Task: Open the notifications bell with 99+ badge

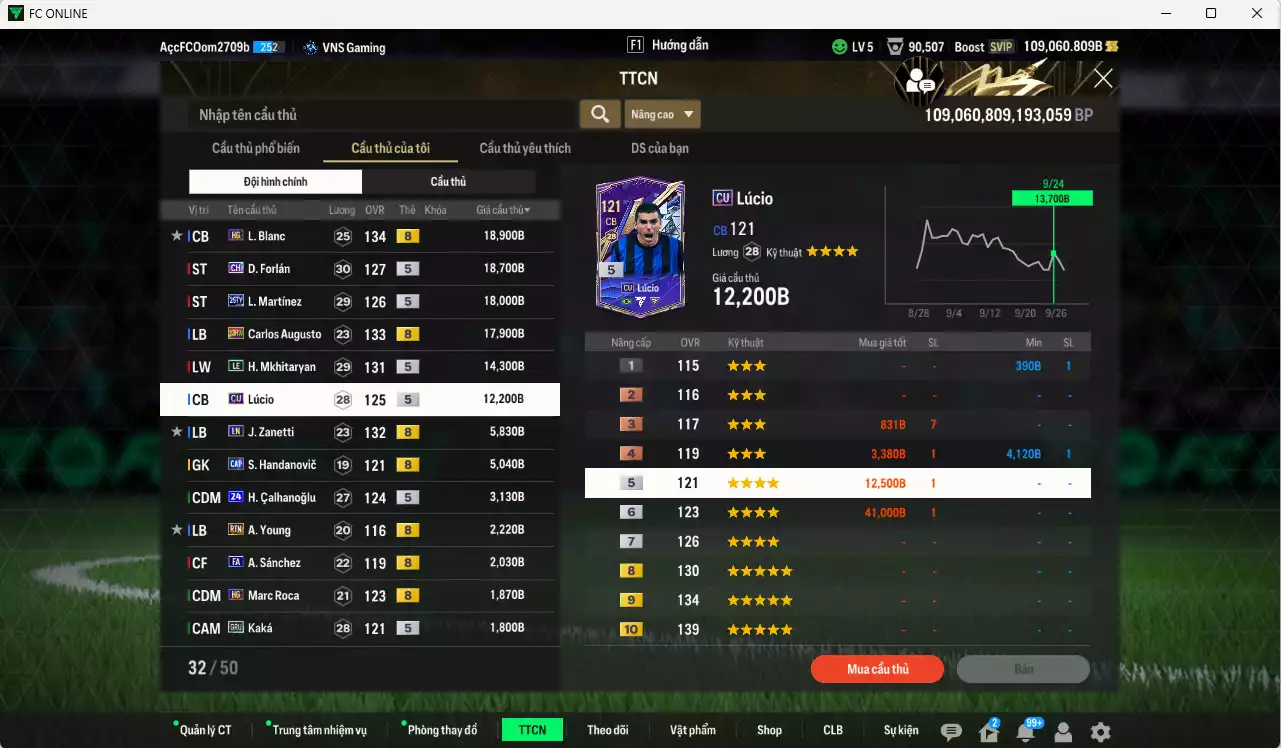Action: (1026, 729)
